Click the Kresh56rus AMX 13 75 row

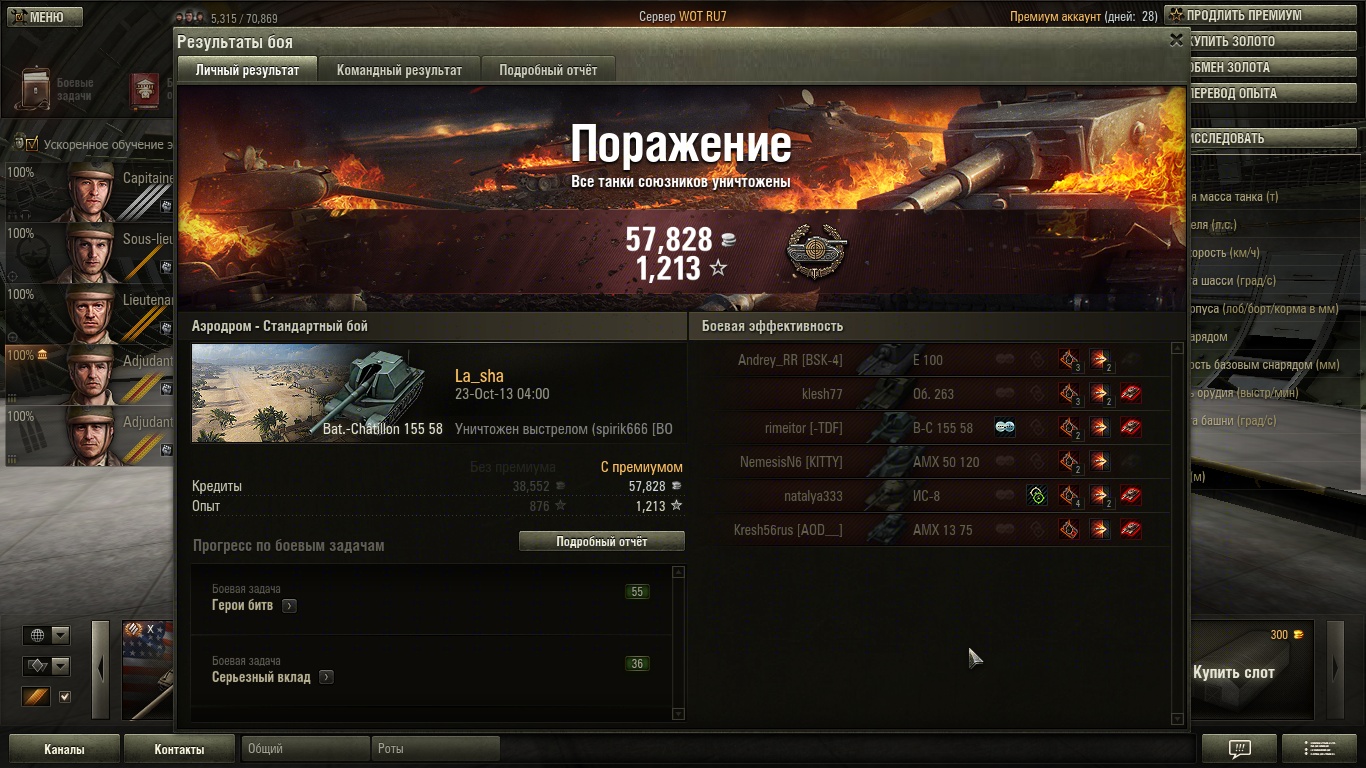(x=930, y=530)
